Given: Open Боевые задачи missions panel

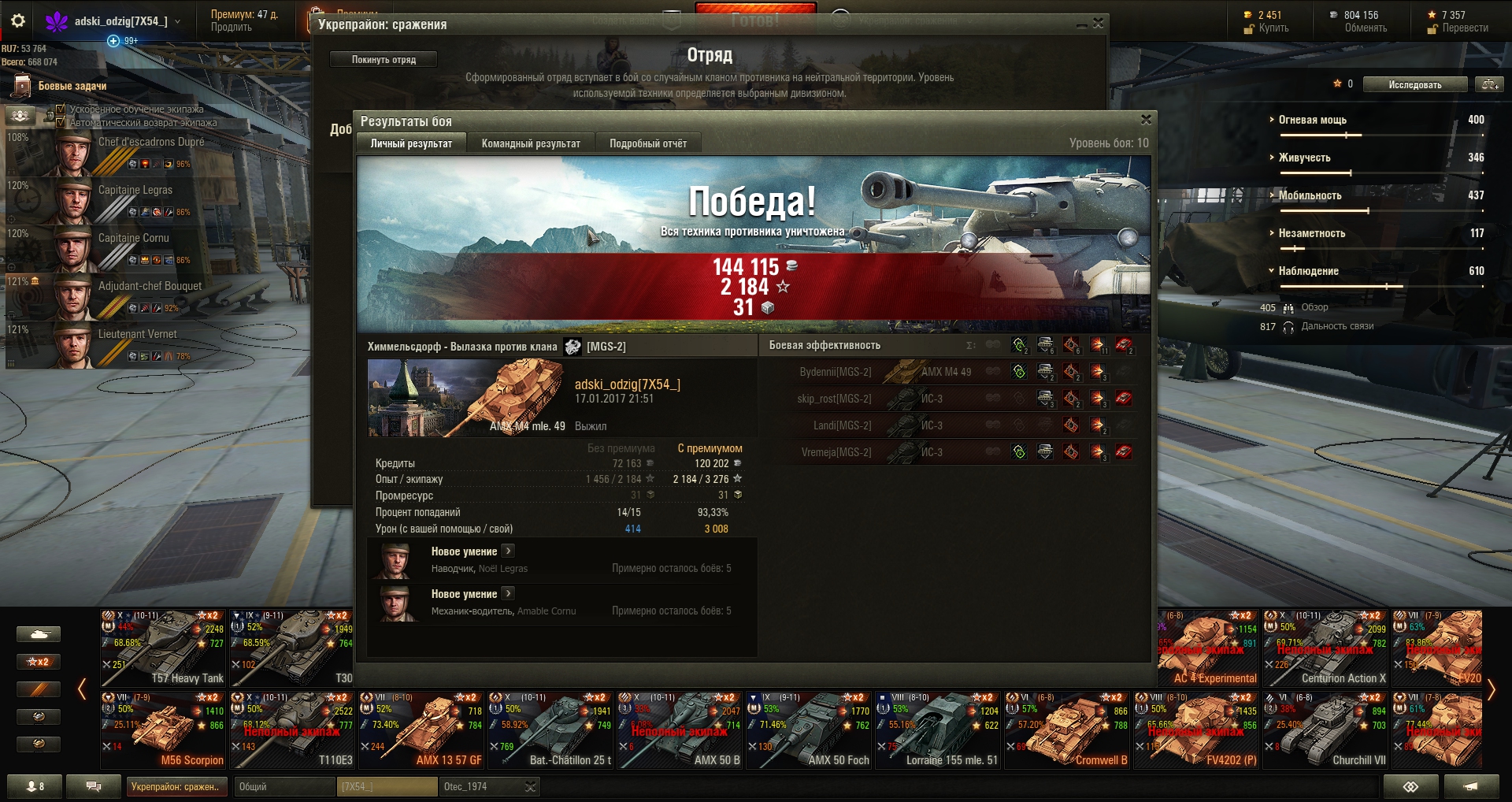Looking at the screenshot, I should (71, 86).
